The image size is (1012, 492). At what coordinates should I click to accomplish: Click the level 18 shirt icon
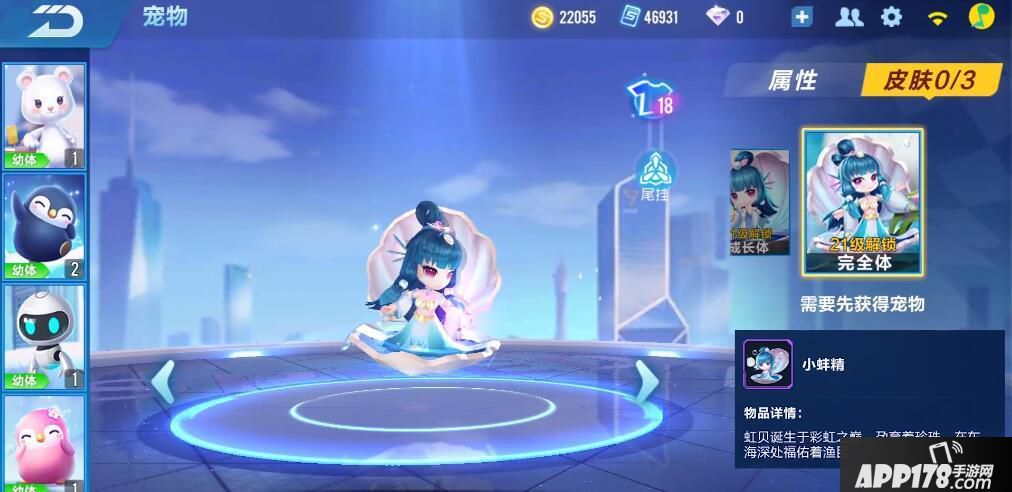tap(648, 101)
